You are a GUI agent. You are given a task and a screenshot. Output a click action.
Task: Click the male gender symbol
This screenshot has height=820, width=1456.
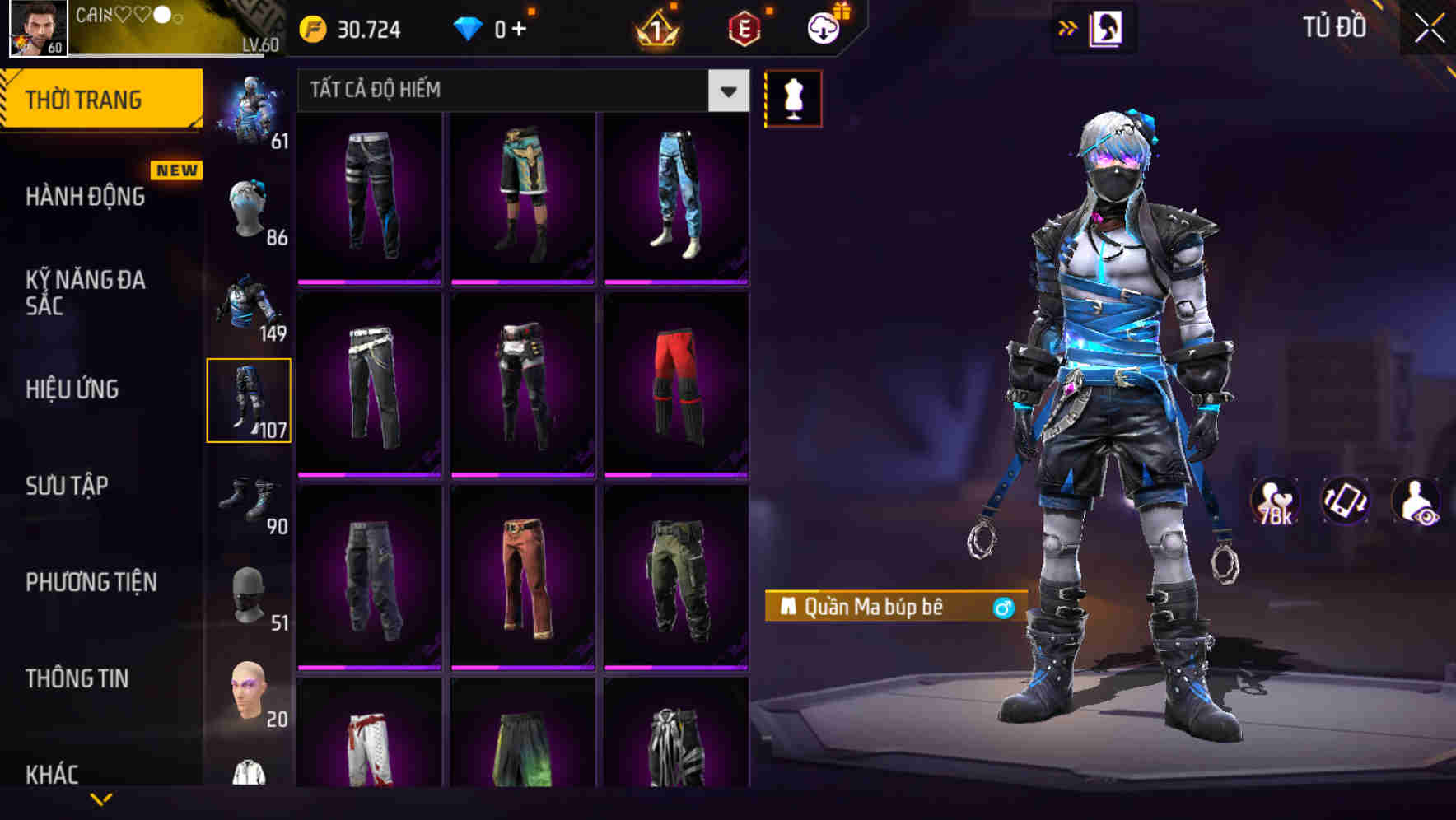pos(1004,606)
